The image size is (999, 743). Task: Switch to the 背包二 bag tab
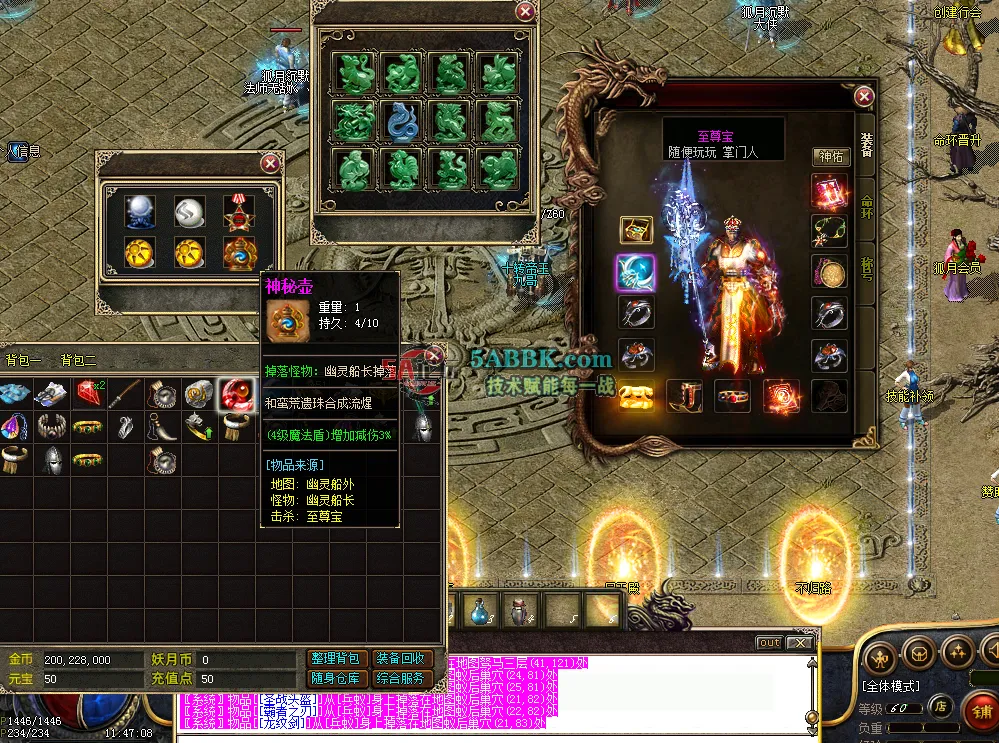point(78,361)
